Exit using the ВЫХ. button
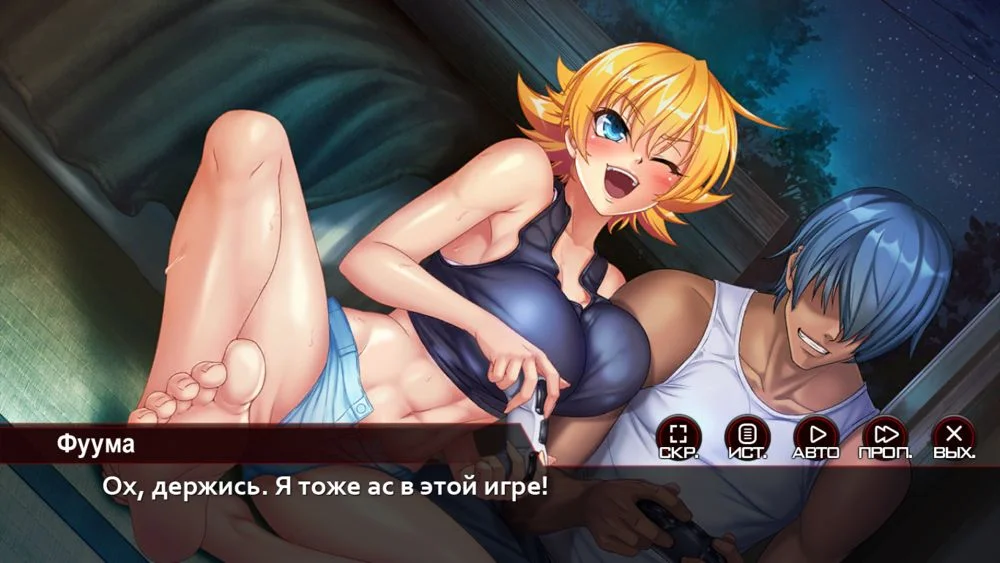This screenshot has height=563, width=1000. point(954,436)
